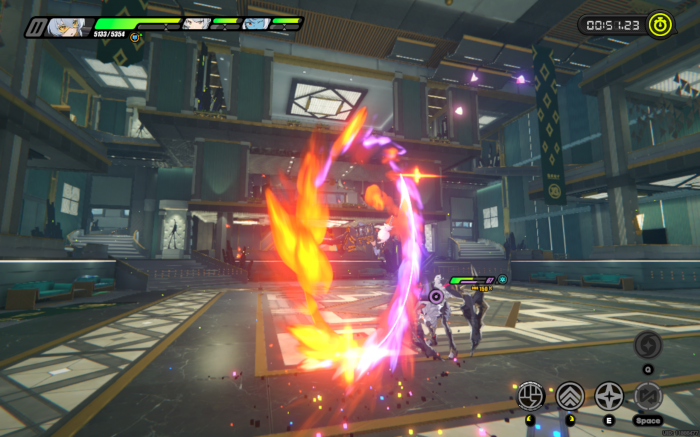
Task: Trigger the triple-chevron dodge ability
Action: tap(570, 396)
